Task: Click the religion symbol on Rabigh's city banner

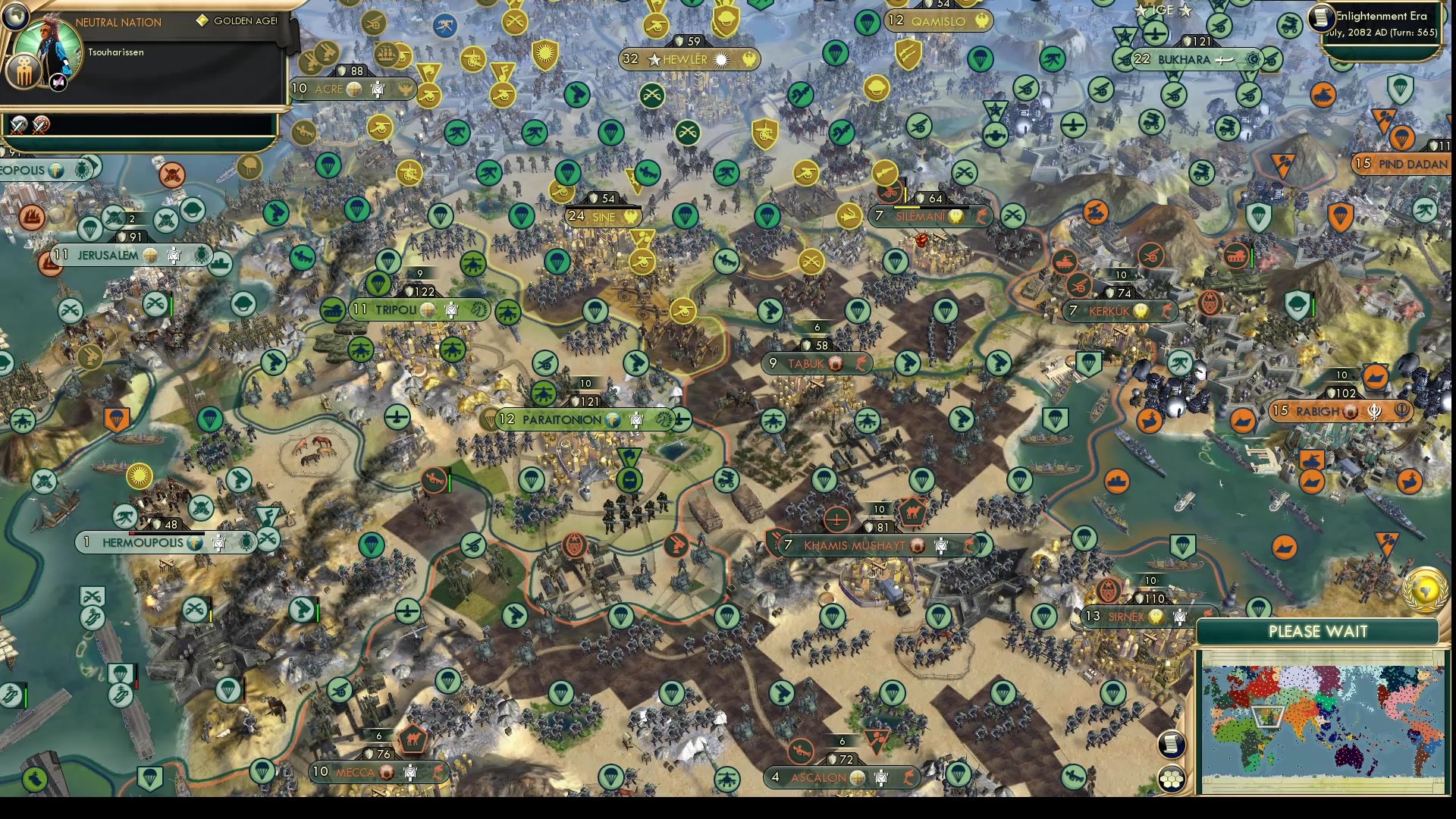Action: tap(1375, 412)
